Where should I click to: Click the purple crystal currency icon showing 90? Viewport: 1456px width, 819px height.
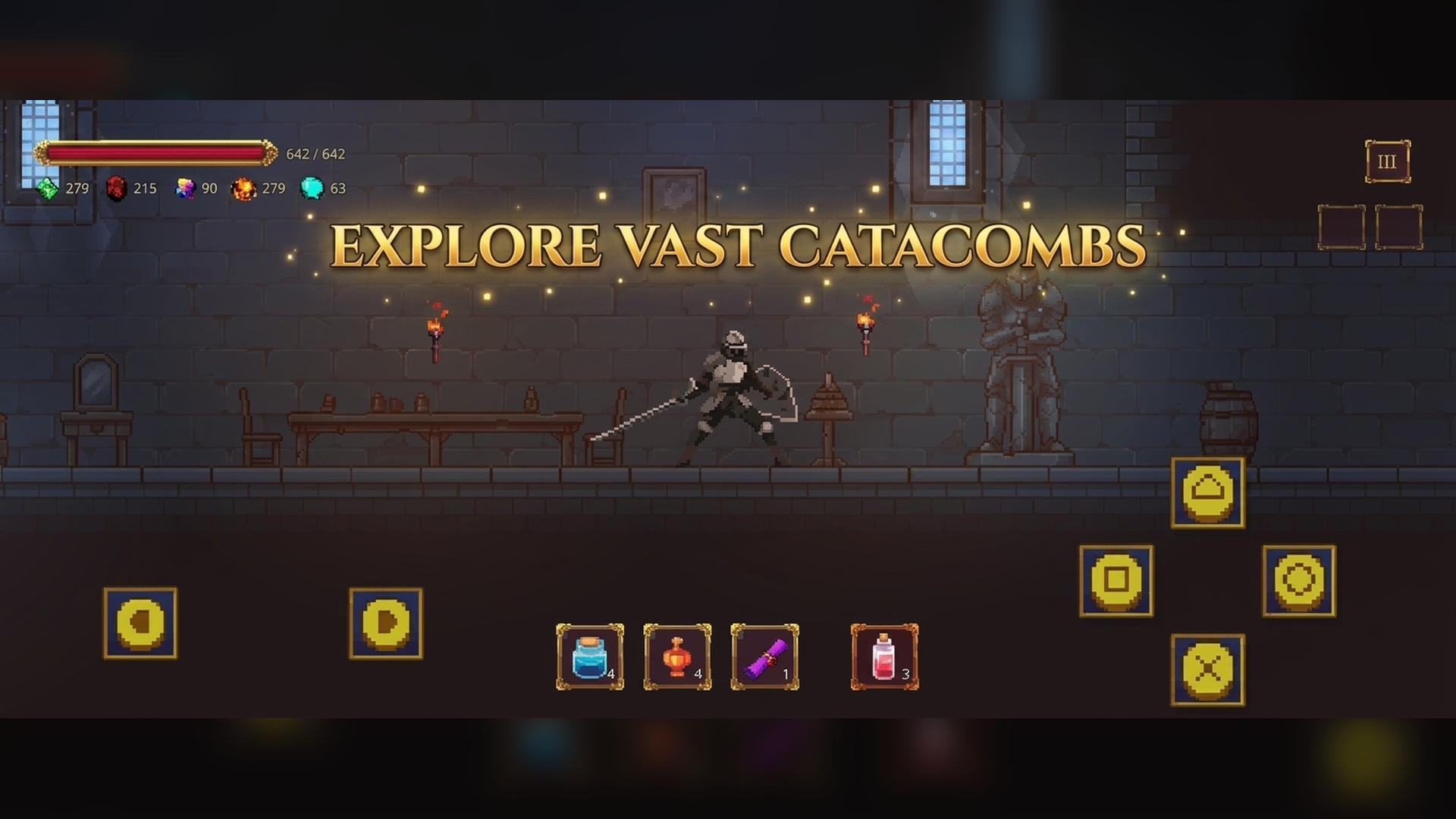(x=184, y=189)
